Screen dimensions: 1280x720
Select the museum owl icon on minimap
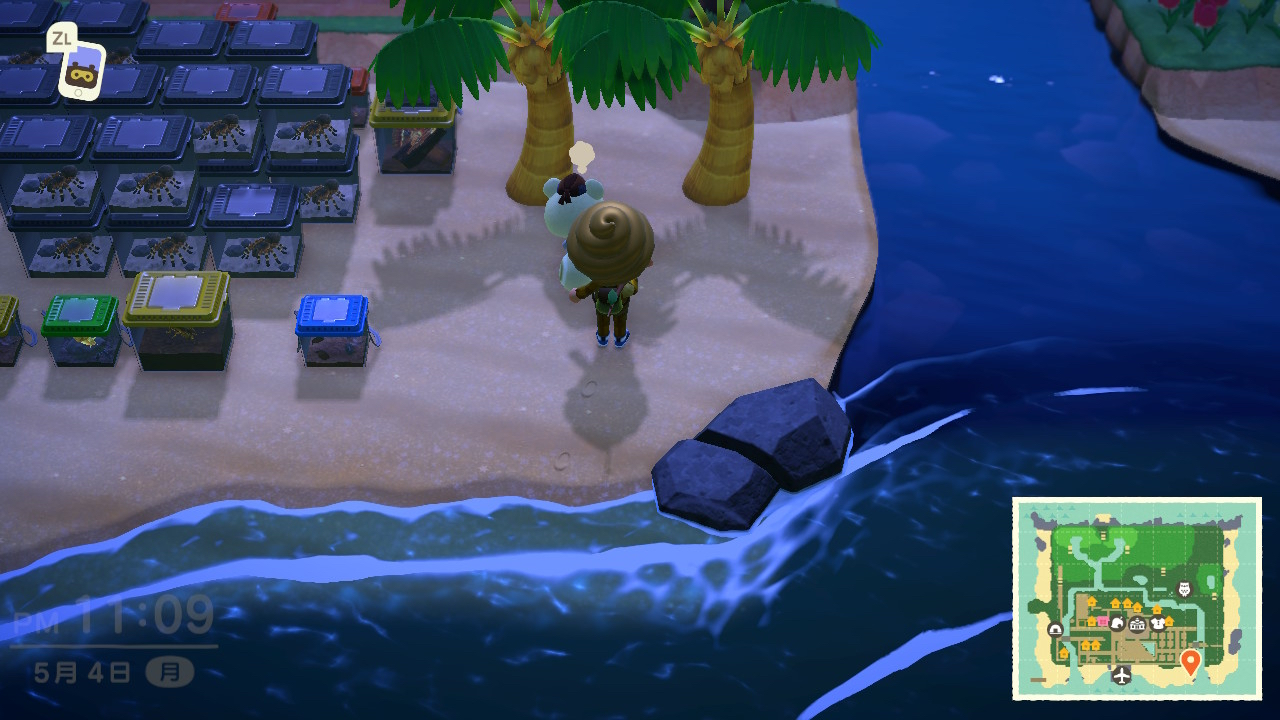(1185, 590)
